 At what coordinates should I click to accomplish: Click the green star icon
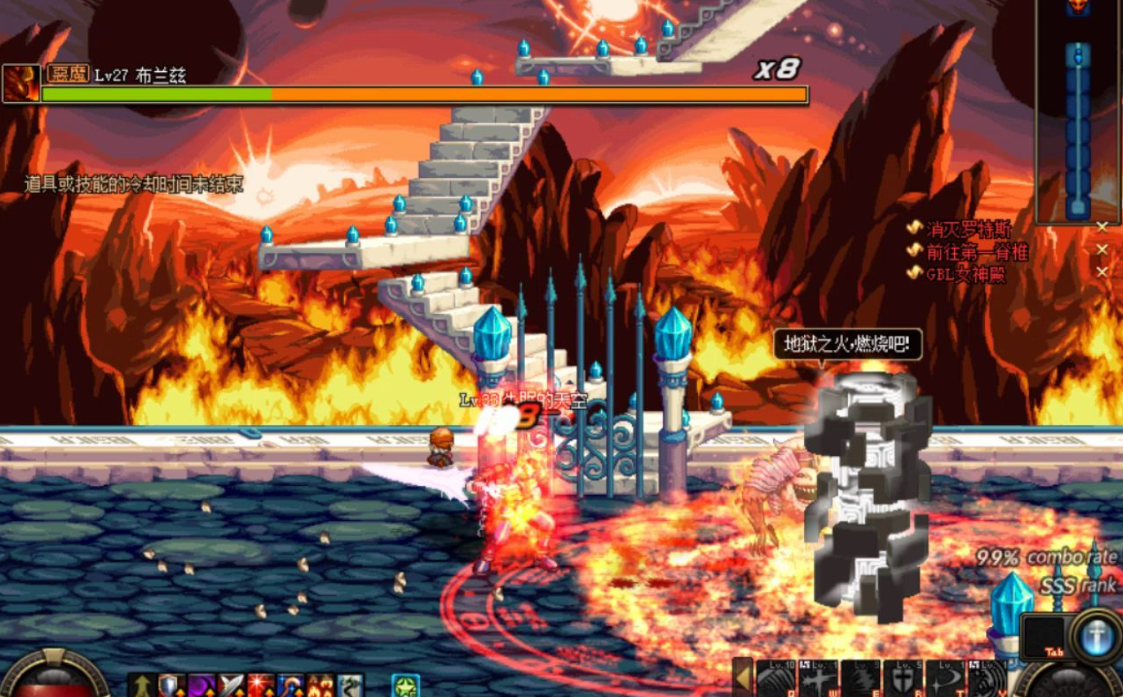pyautogui.click(x=405, y=686)
